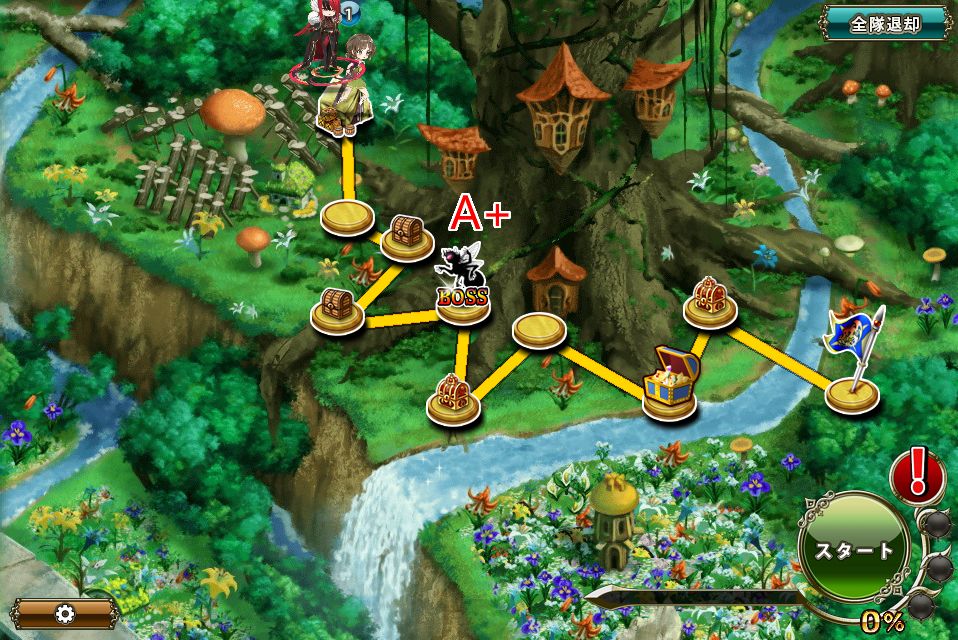
Task: Open the gear settings button
Action: tap(66, 612)
